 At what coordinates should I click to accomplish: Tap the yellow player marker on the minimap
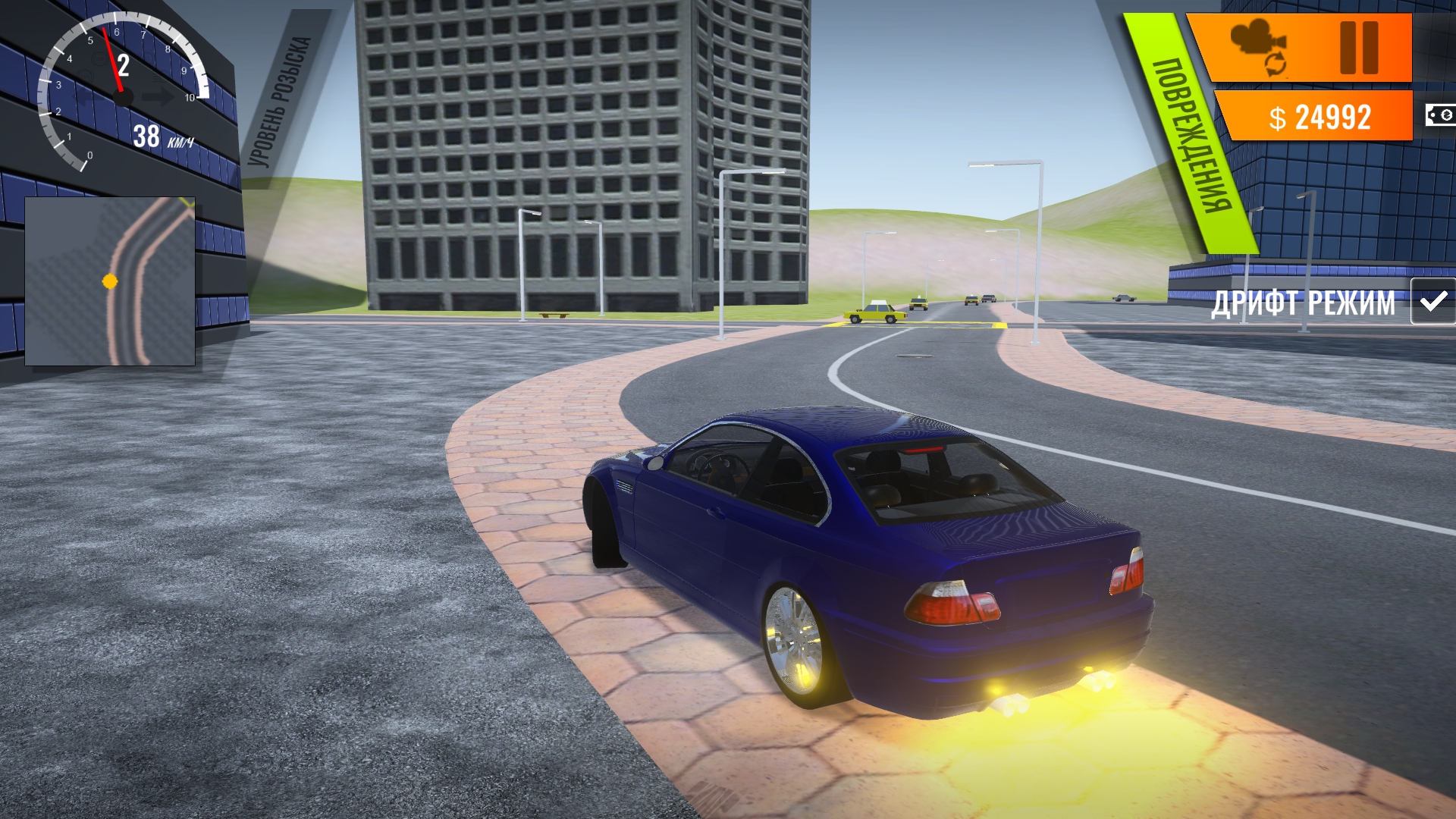point(108,280)
